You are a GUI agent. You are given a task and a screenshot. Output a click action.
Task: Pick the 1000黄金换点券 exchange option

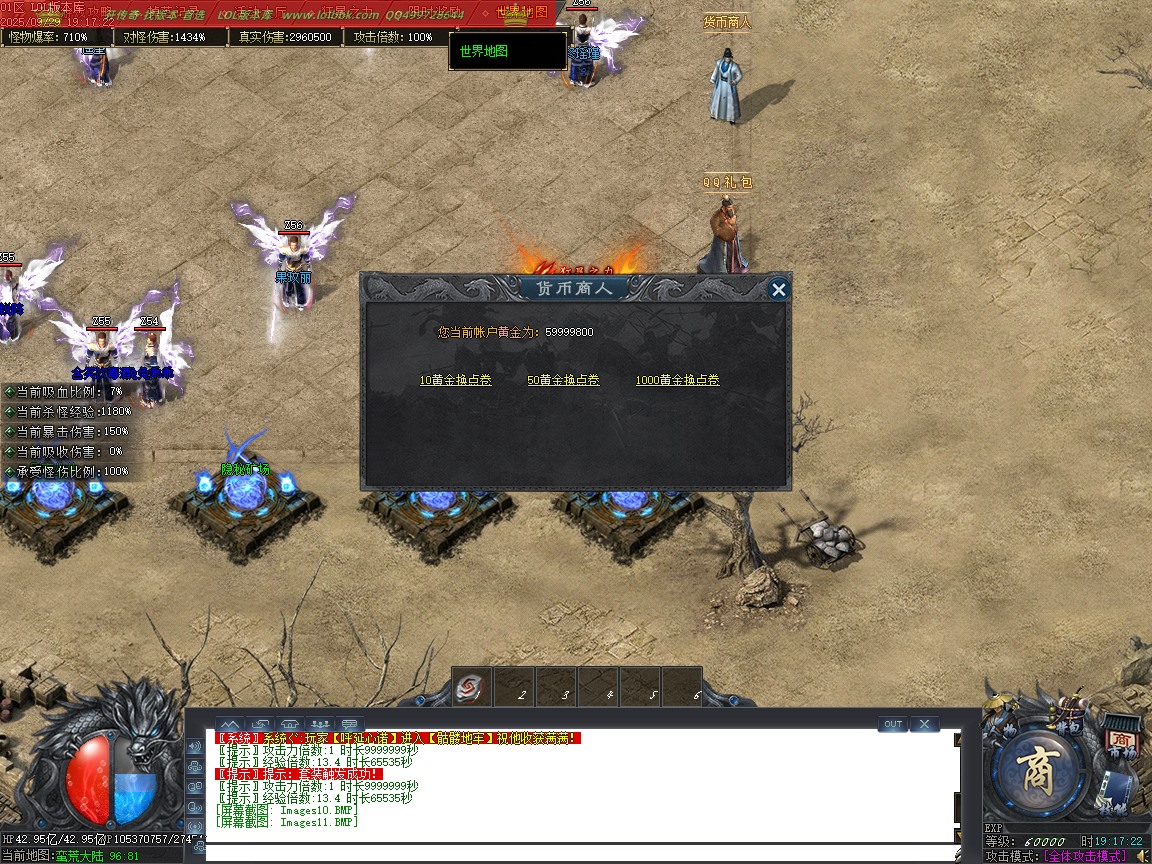pyautogui.click(x=677, y=380)
